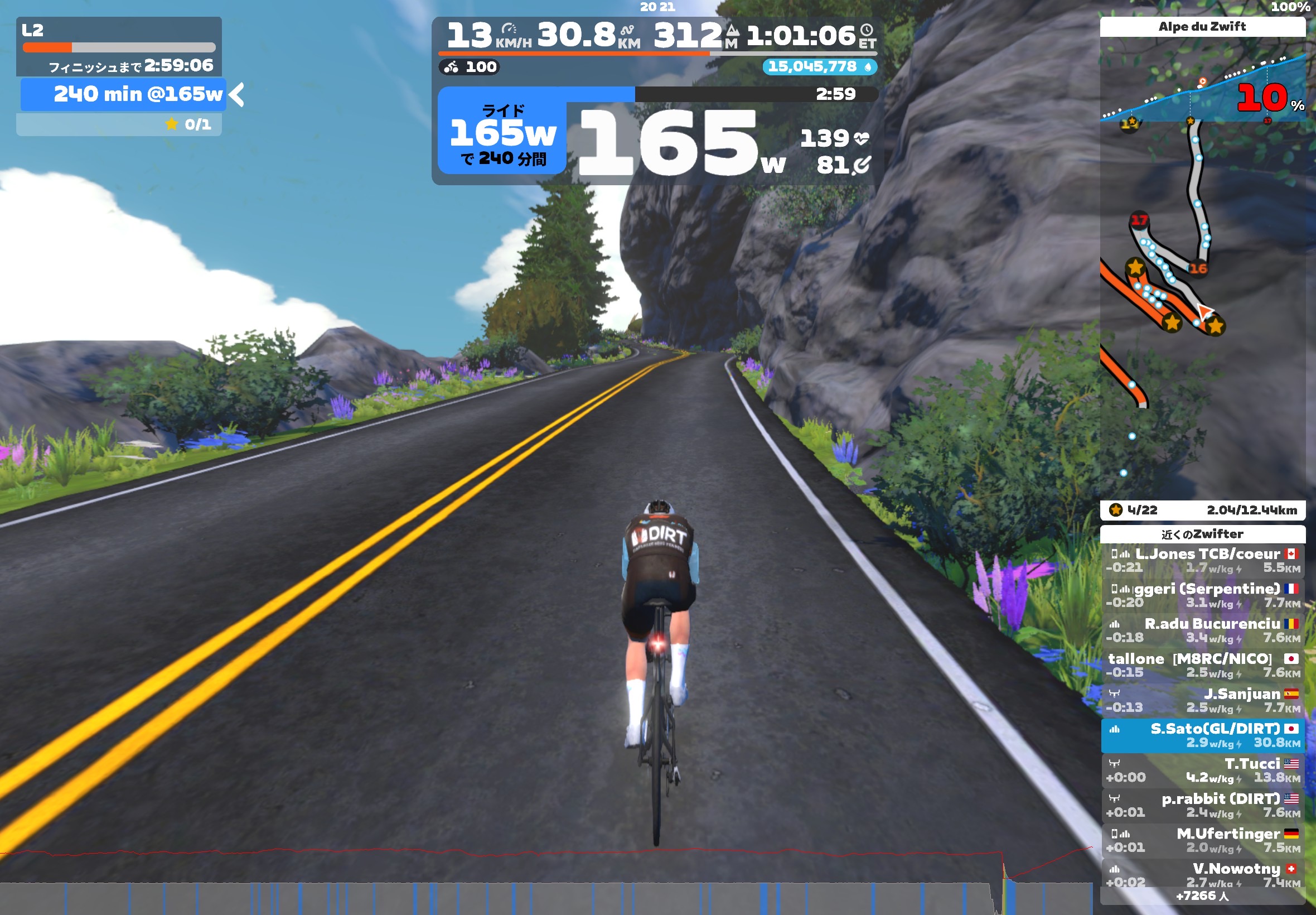1316x915 pixels.
Task: Choose p.rabbit (DIRT) rider row
Action: click(1202, 806)
